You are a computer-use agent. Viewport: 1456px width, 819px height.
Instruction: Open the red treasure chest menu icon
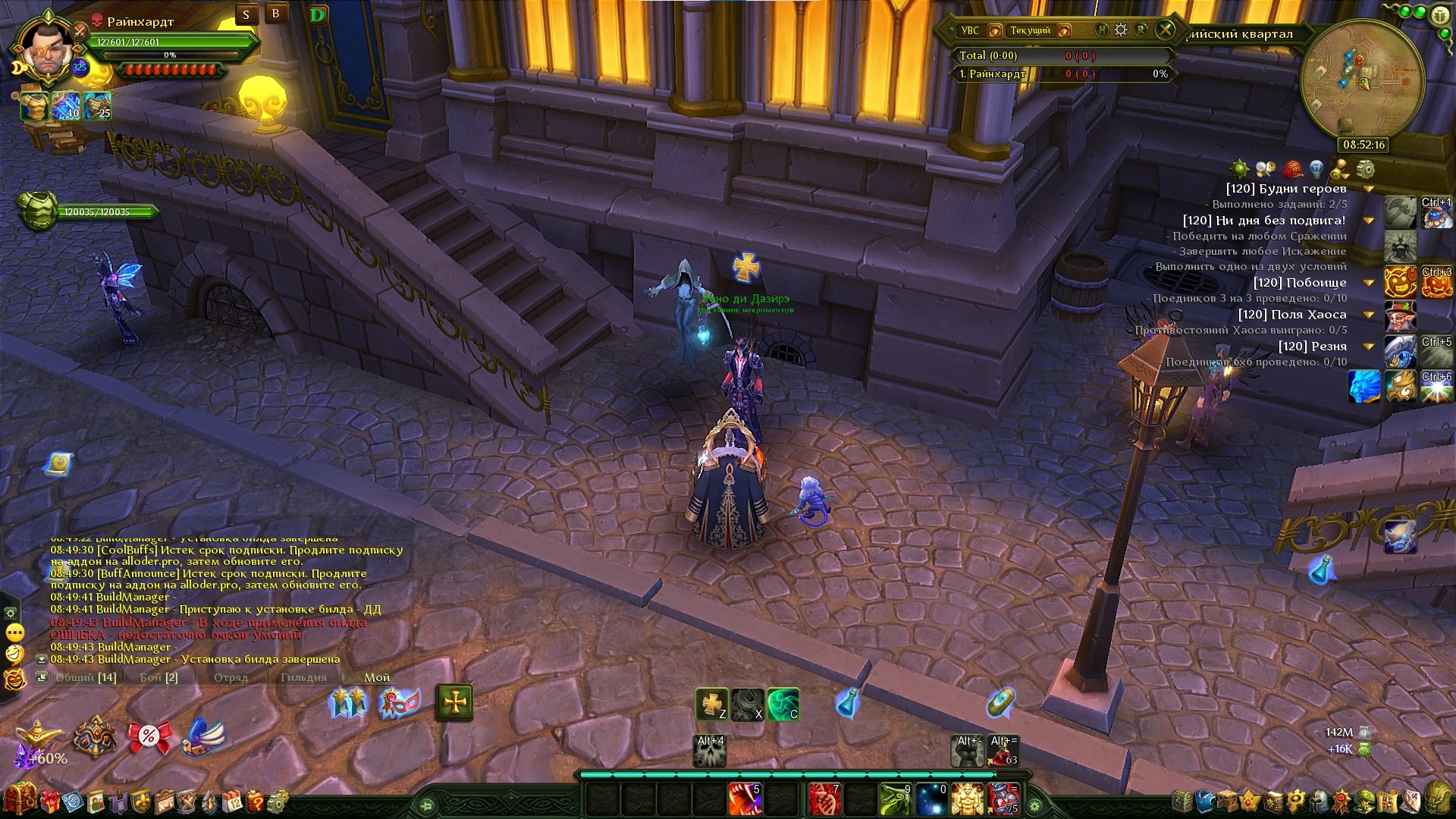(19, 800)
